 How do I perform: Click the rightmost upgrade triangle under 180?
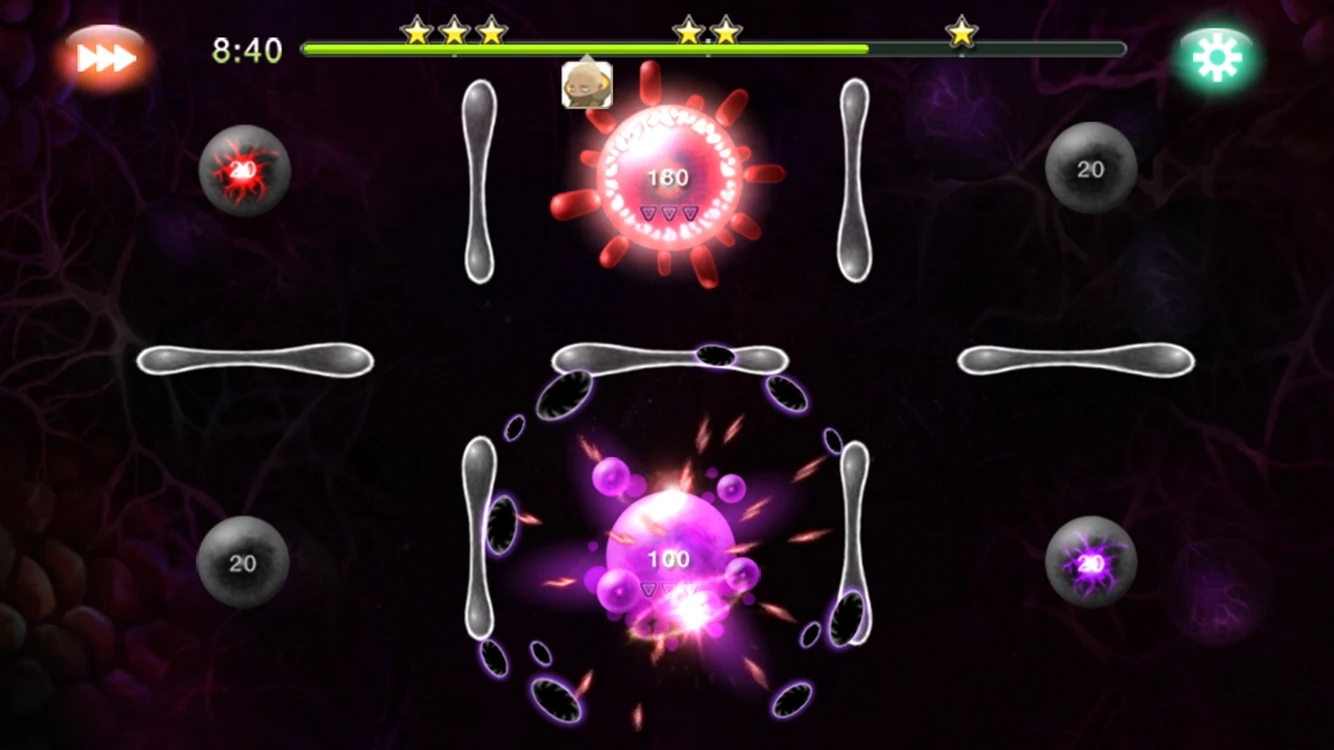coord(688,212)
